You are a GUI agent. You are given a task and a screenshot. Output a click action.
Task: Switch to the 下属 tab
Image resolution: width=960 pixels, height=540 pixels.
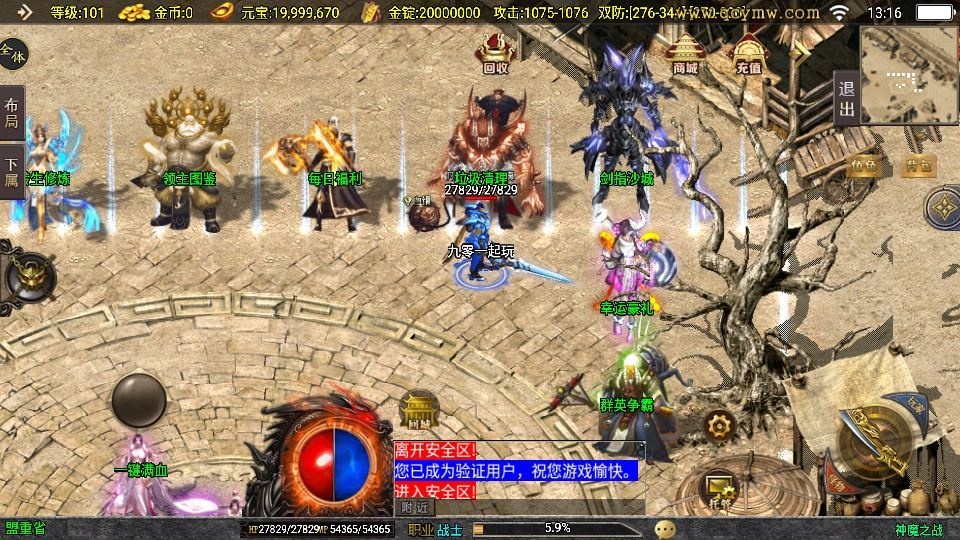pos(12,172)
